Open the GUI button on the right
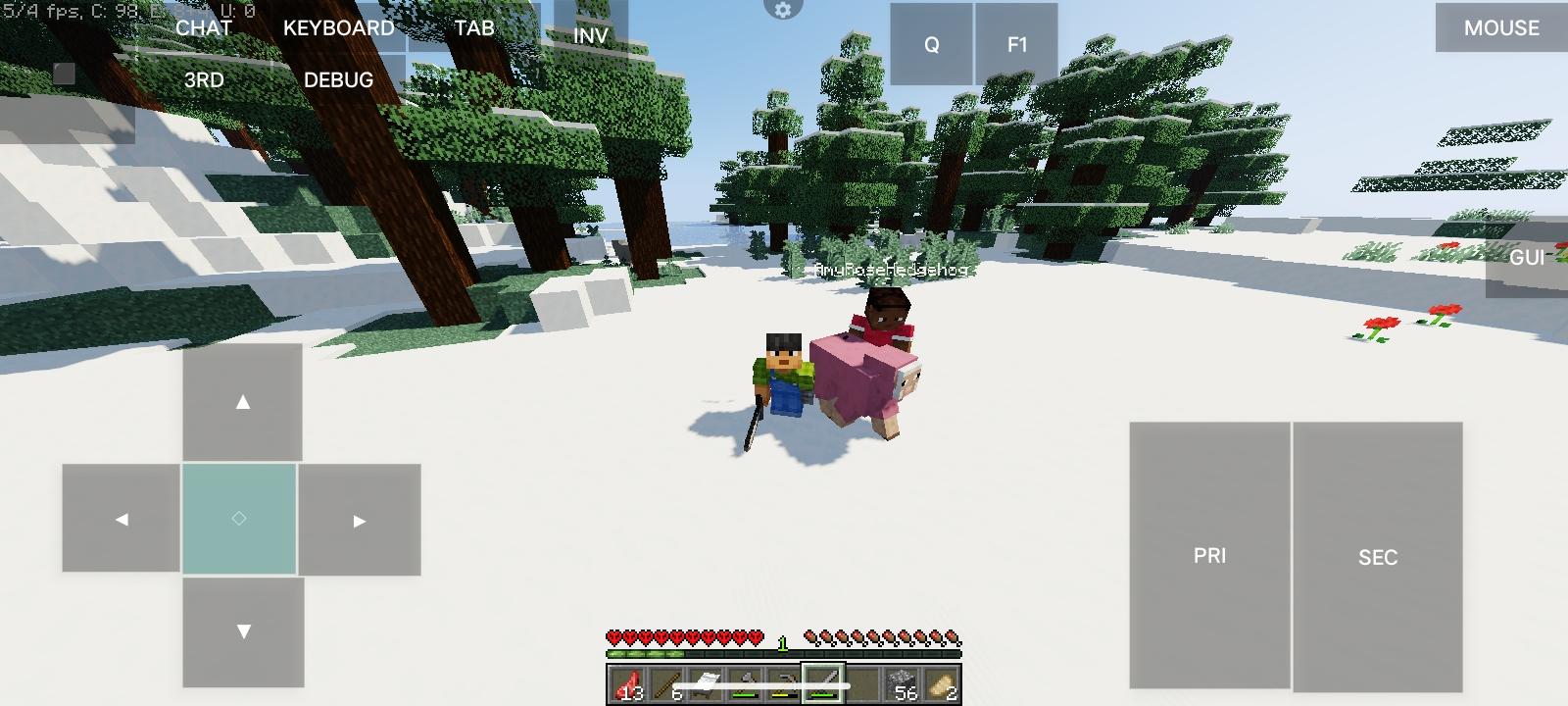Image resolution: width=1568 pixels, height=706 pixels. coord(1527,258)
